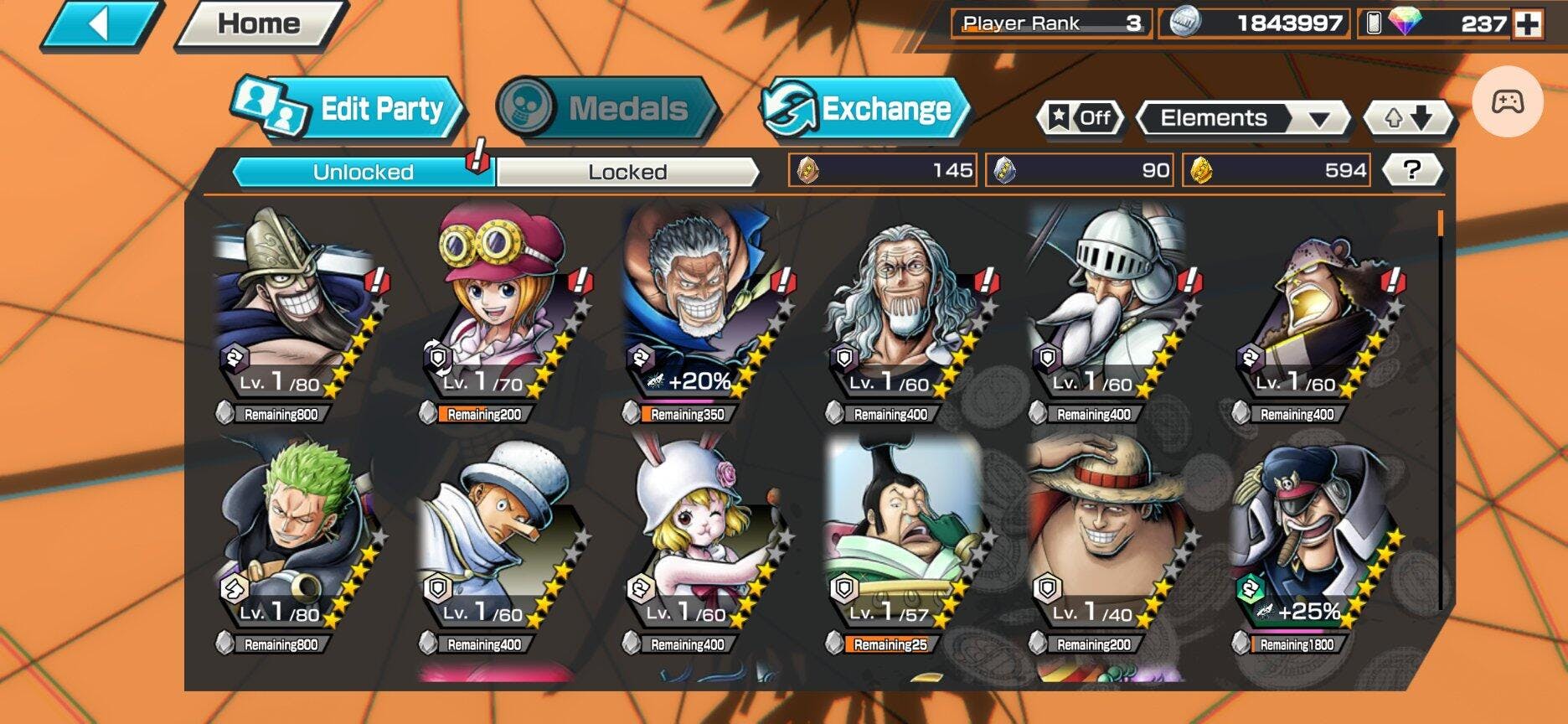Reverse the sort order with arrows button
Viewport: 1568px width, 724px height.
[x=1407, y=118]
